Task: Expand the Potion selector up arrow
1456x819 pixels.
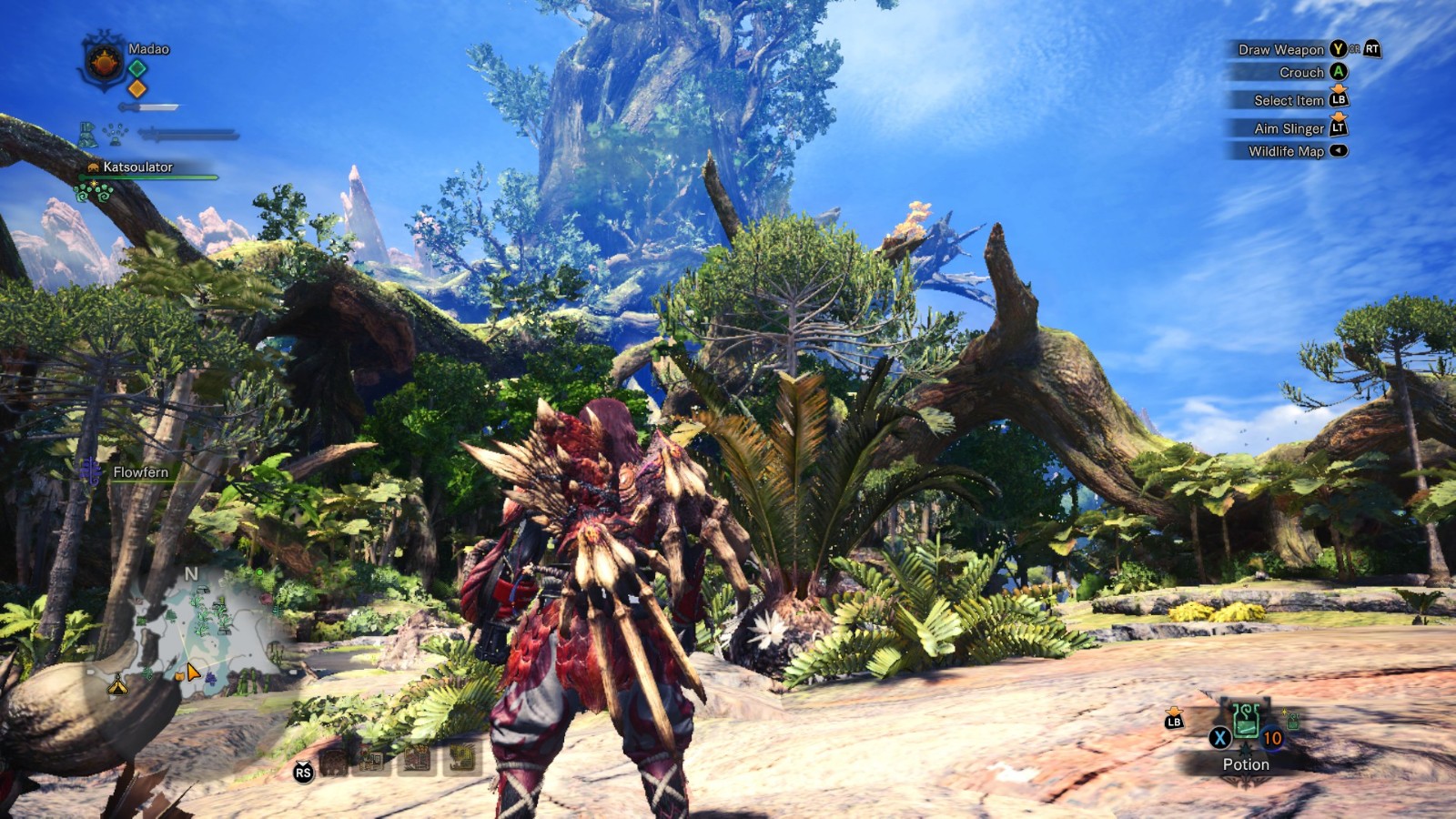Action: coord(1246,746)
